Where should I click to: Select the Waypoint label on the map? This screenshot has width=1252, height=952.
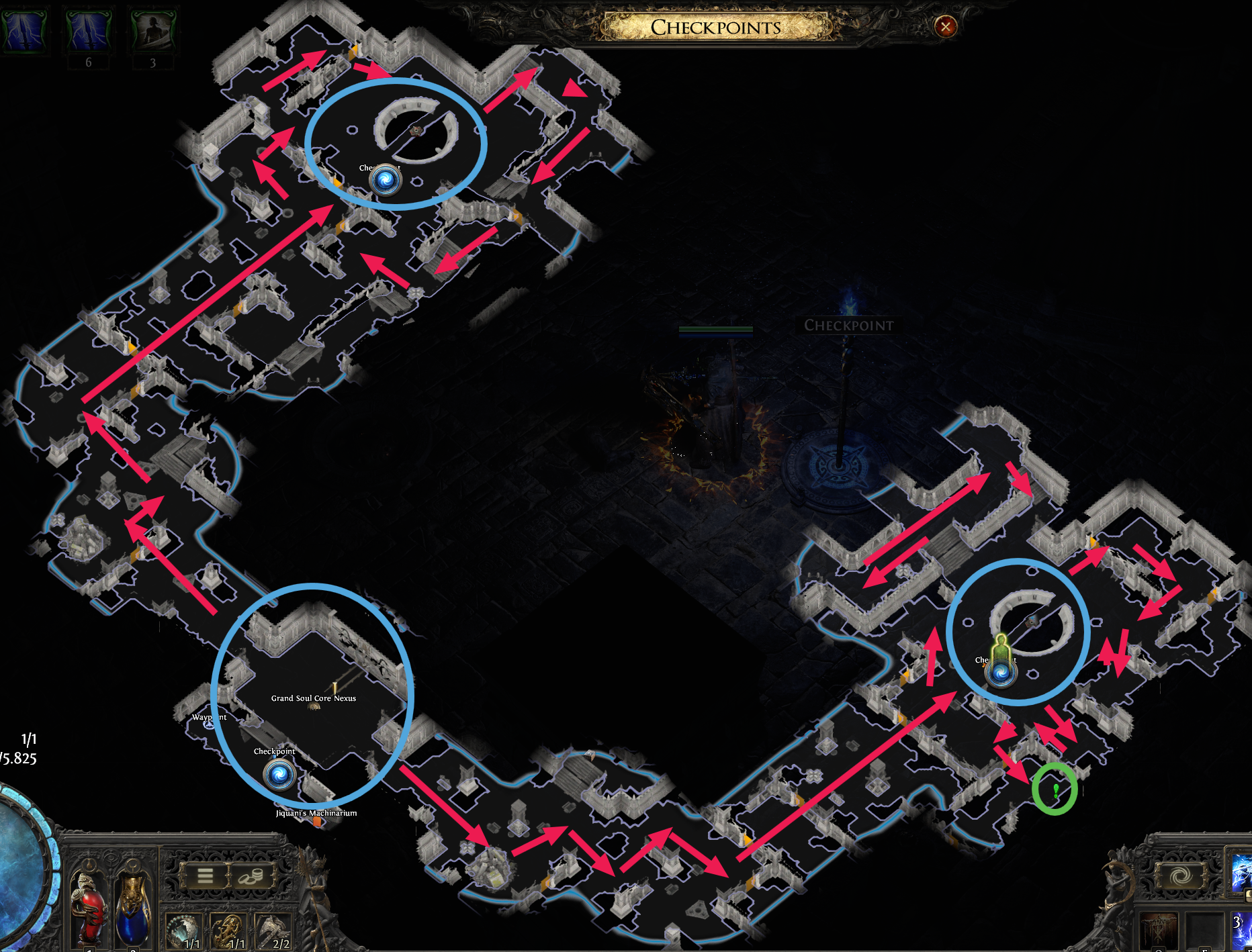coord(210,717)
